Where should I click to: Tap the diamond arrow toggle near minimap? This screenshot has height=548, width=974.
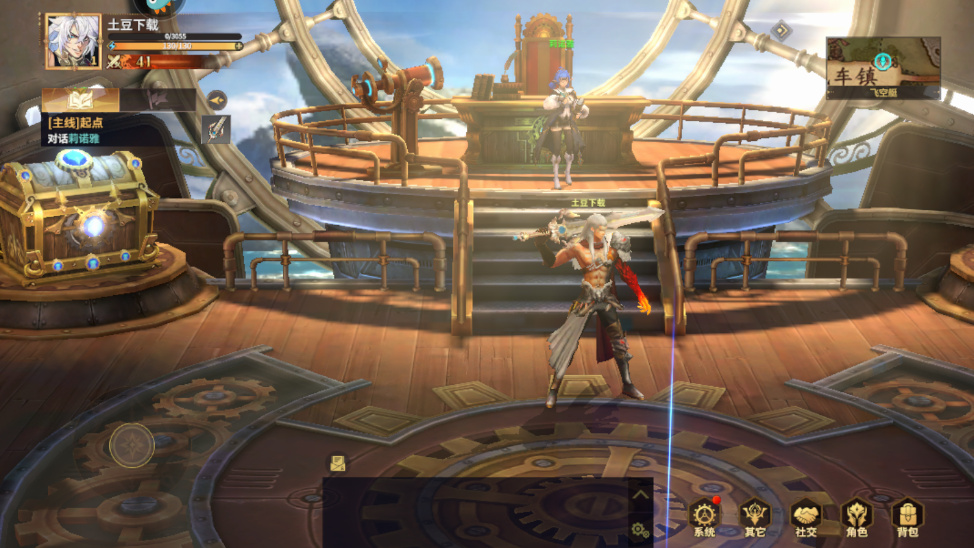coord(781,30)
